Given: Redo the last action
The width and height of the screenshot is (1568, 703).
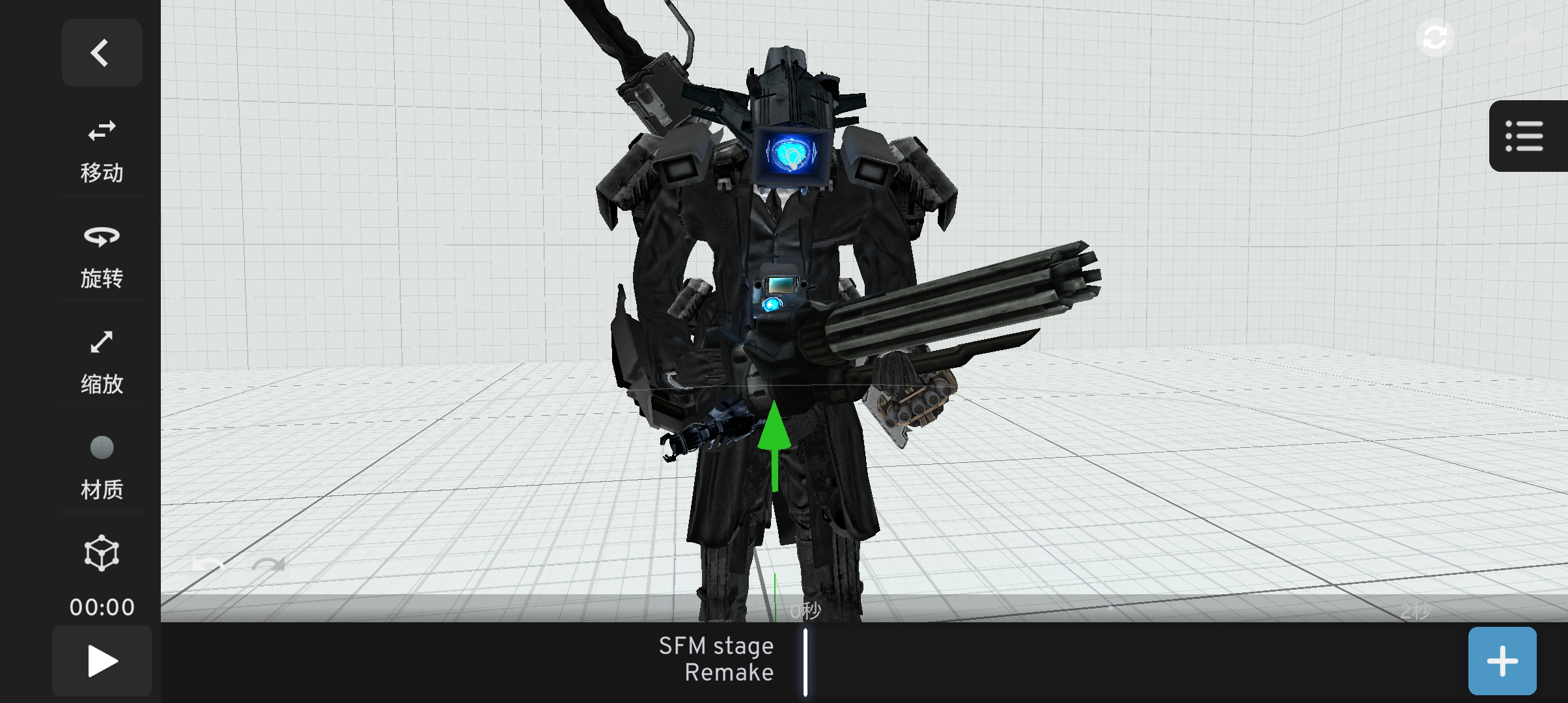Looking at the screenshot, I should 268,564.
